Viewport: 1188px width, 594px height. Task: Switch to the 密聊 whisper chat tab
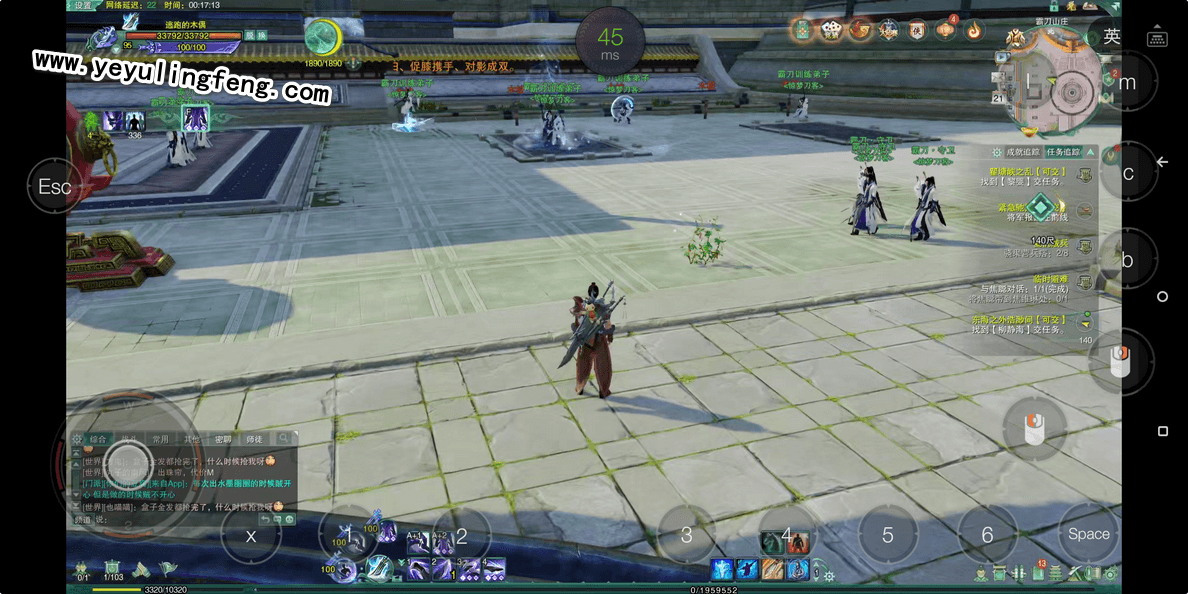(x=223, y=438)
